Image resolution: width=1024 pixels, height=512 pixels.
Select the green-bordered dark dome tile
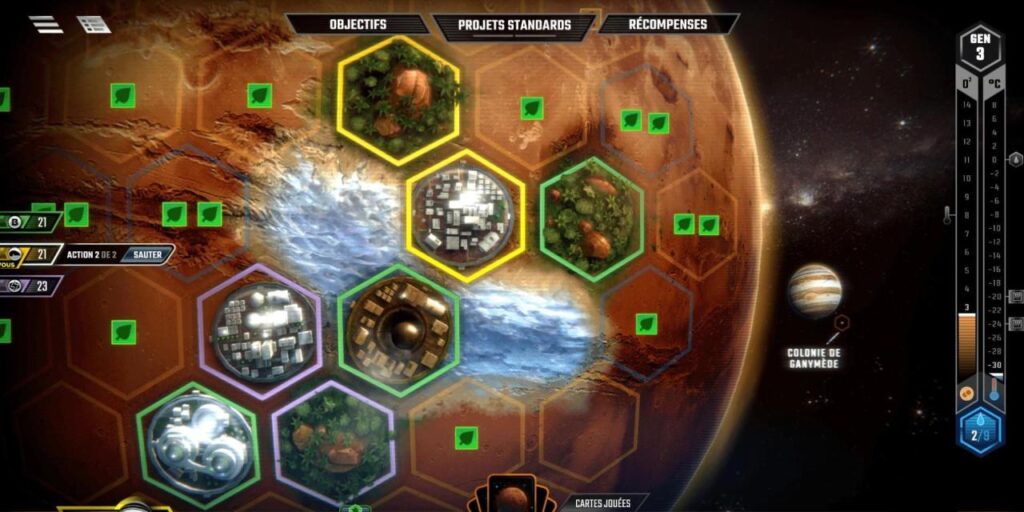click(x=399, y=330)
